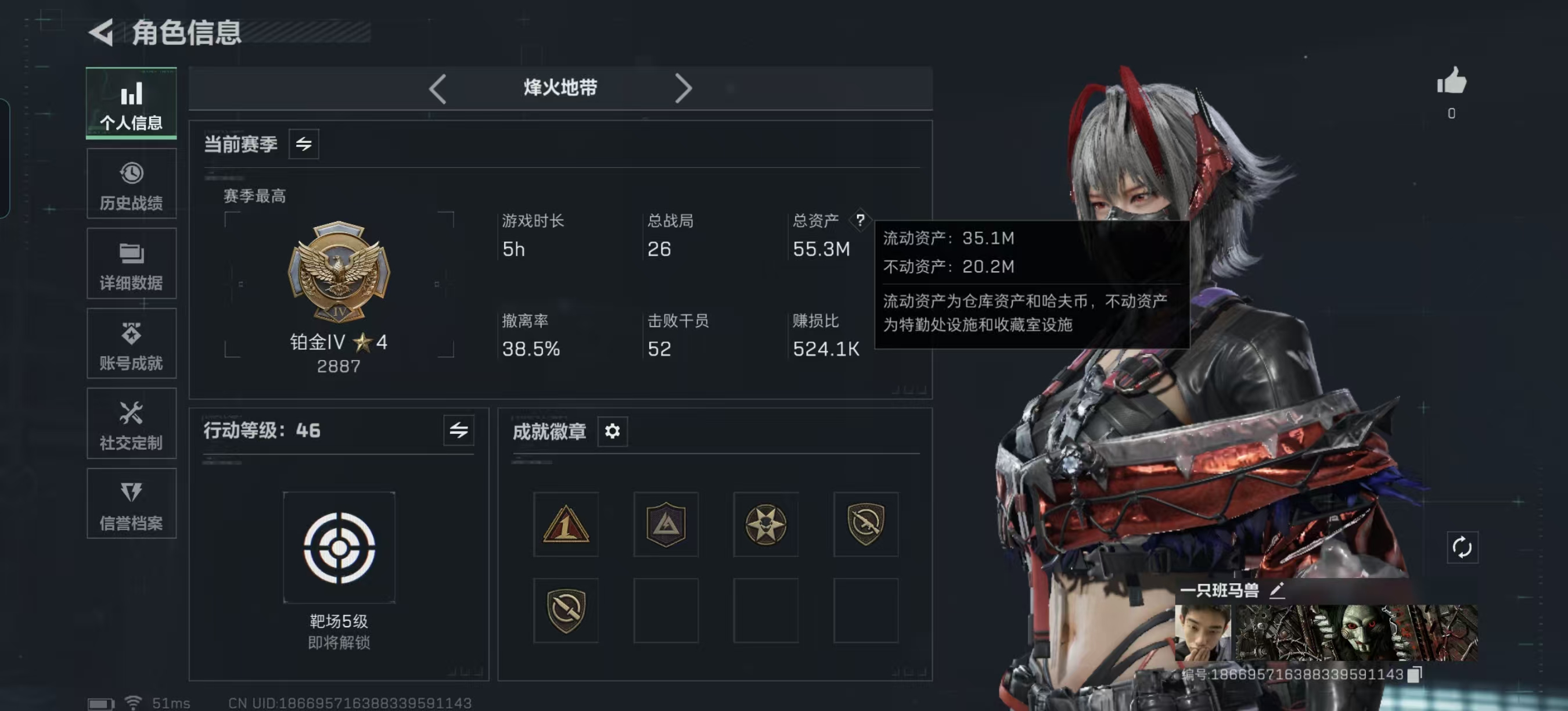Open the 账号成就 section
The image size is (1568, 711).
coord(131,344)
